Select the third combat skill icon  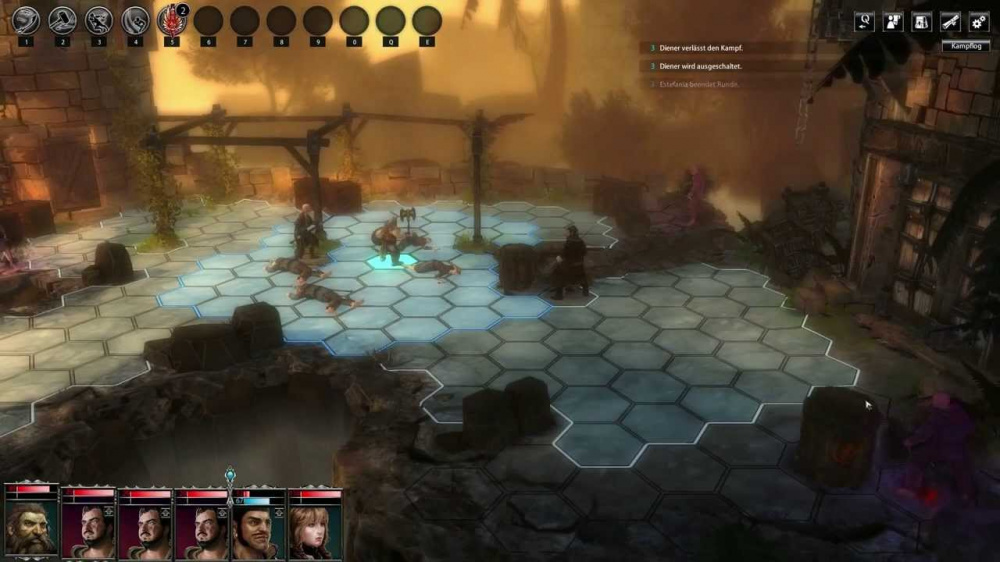(99, 19)
